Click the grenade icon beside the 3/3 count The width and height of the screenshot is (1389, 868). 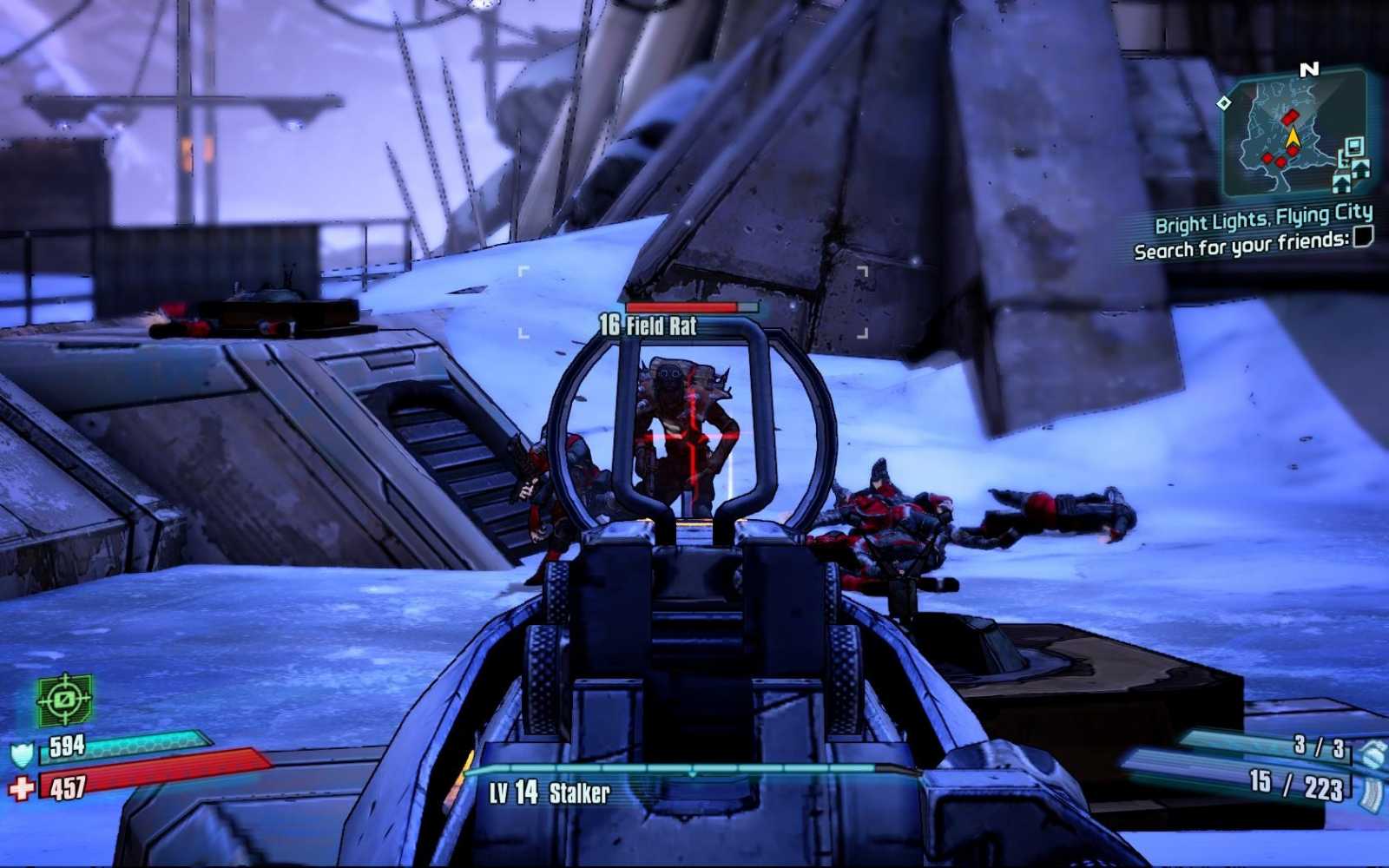pos(1372,753)
